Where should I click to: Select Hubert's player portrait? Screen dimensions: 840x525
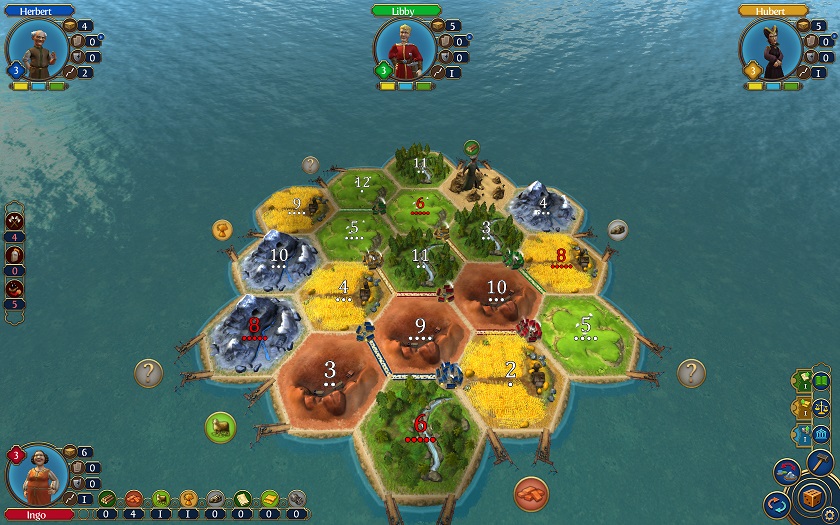[x=771, y=47]
